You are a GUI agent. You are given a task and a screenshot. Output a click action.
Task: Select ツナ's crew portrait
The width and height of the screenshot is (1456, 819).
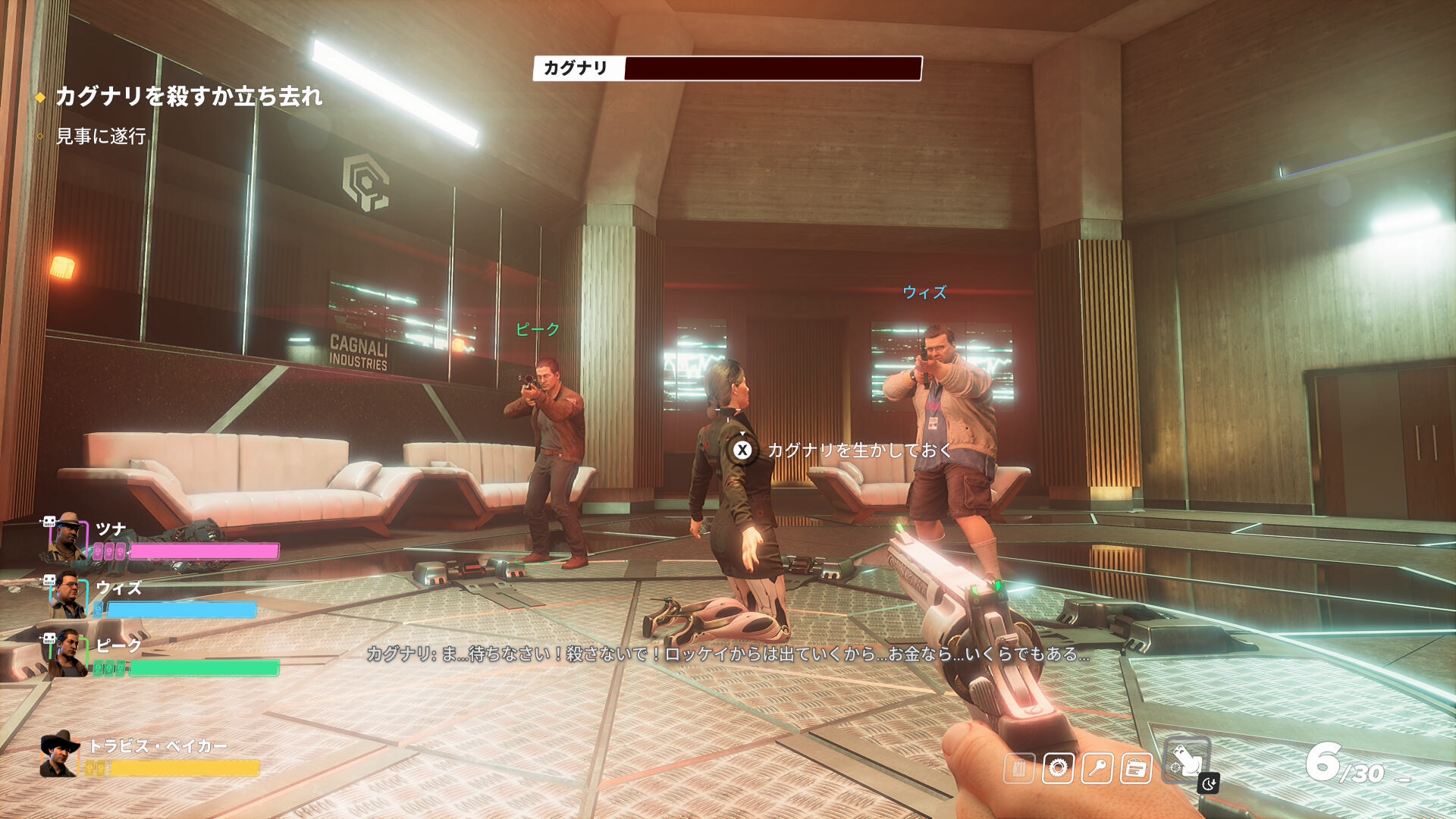(67, 535)
